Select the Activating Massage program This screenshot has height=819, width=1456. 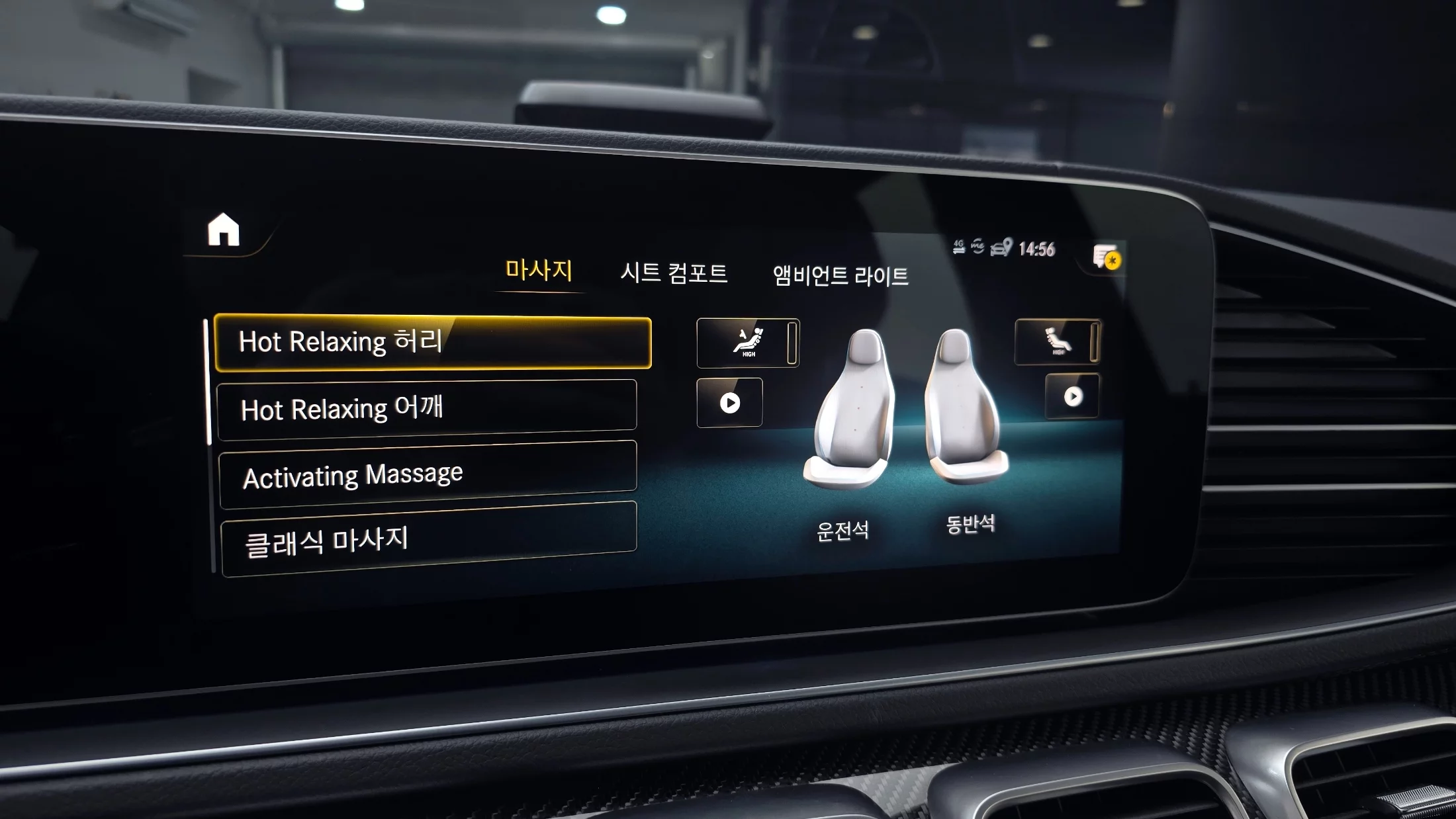coord(428,474)
